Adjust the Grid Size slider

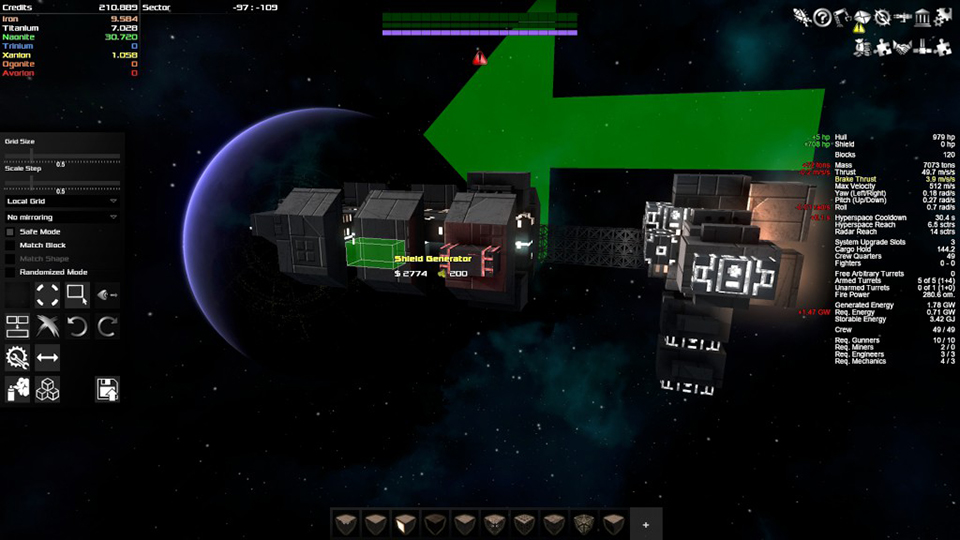click(62, 156)
